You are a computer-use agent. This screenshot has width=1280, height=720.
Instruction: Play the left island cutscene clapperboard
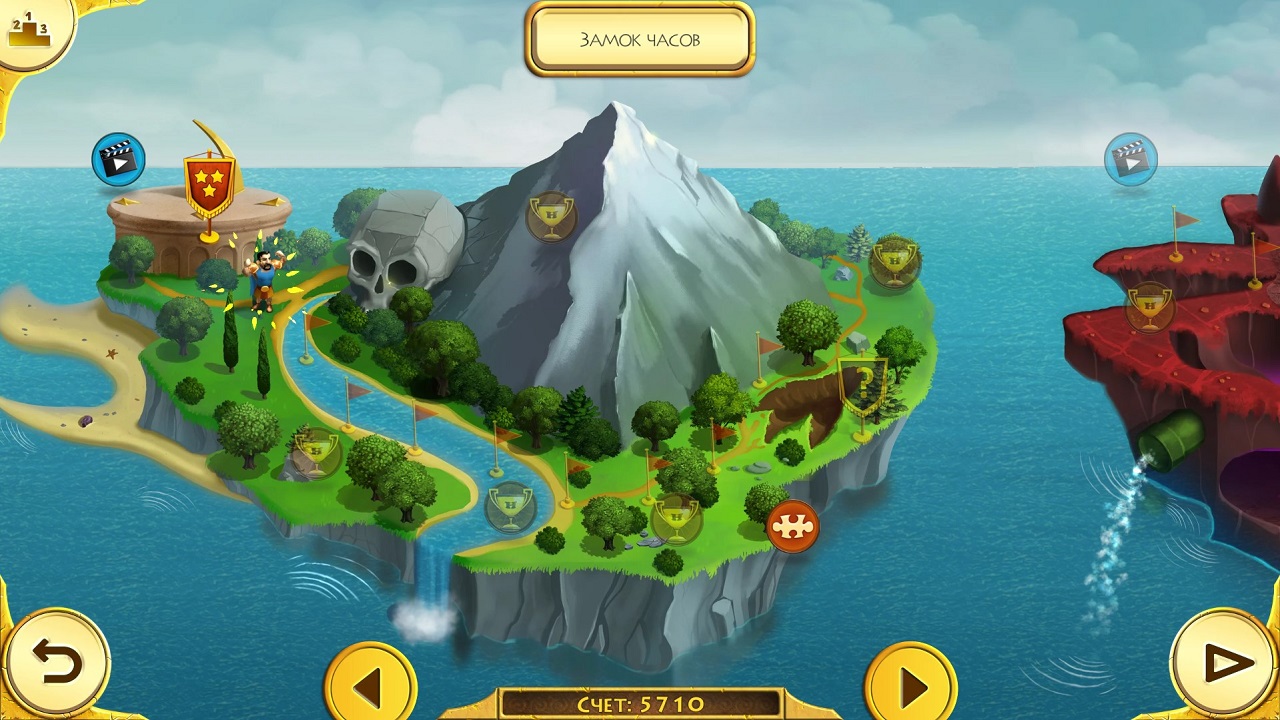(118, 160)
